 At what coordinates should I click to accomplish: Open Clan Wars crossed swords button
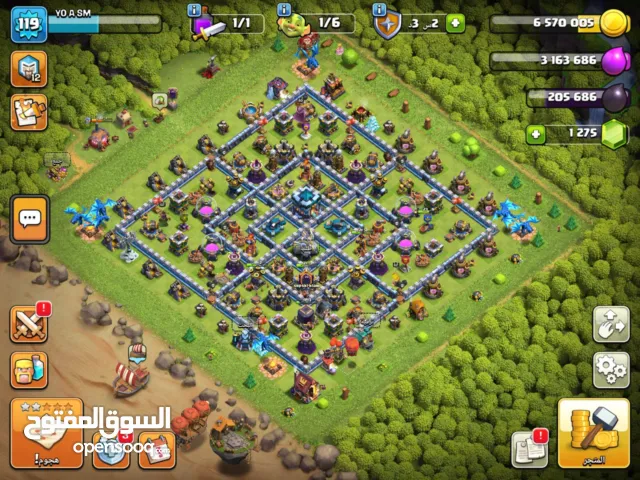(29, 324)
